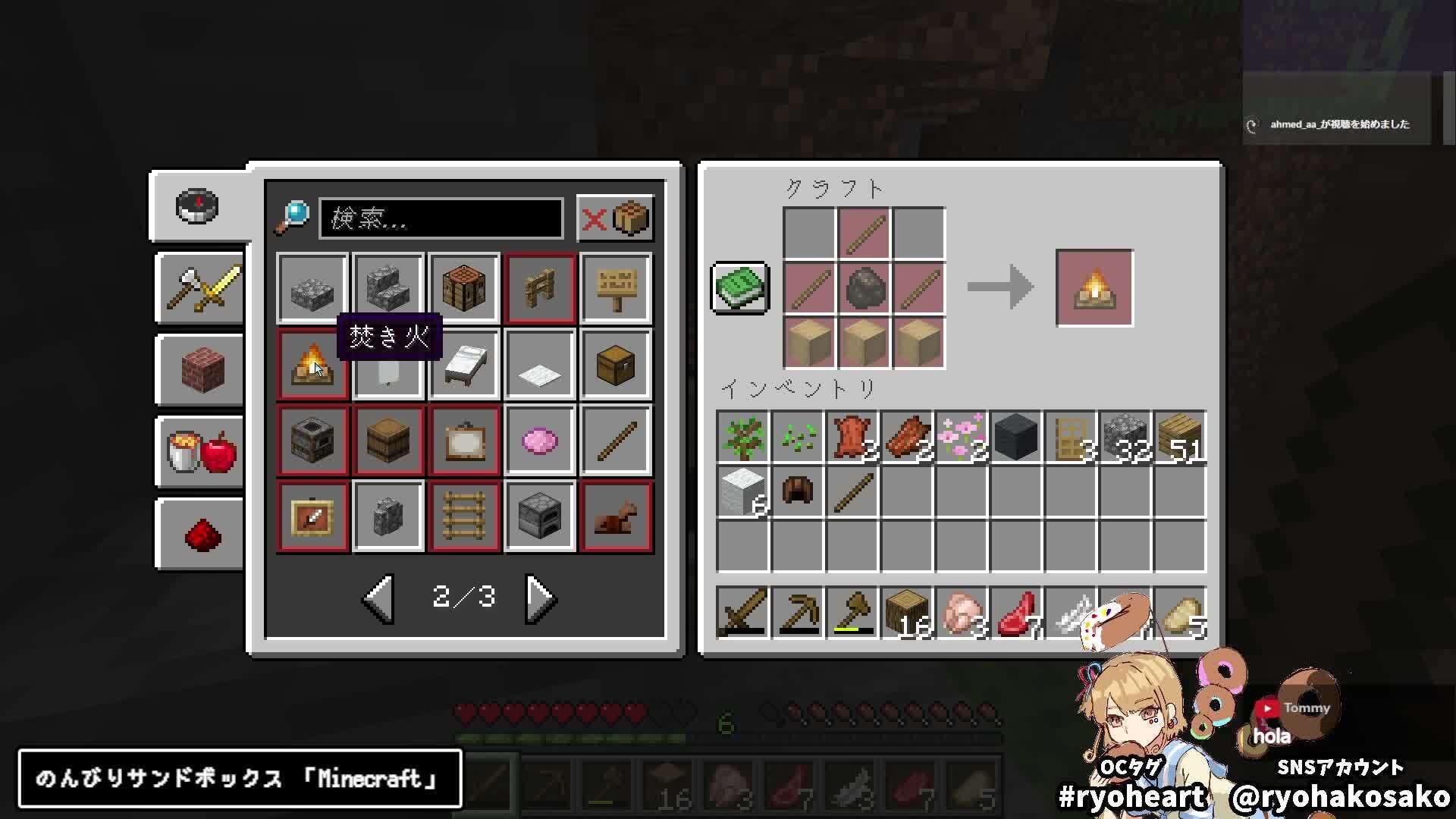The image size is (1456, 819).
Task: Click the pink dye swatch
Action: 540,440
